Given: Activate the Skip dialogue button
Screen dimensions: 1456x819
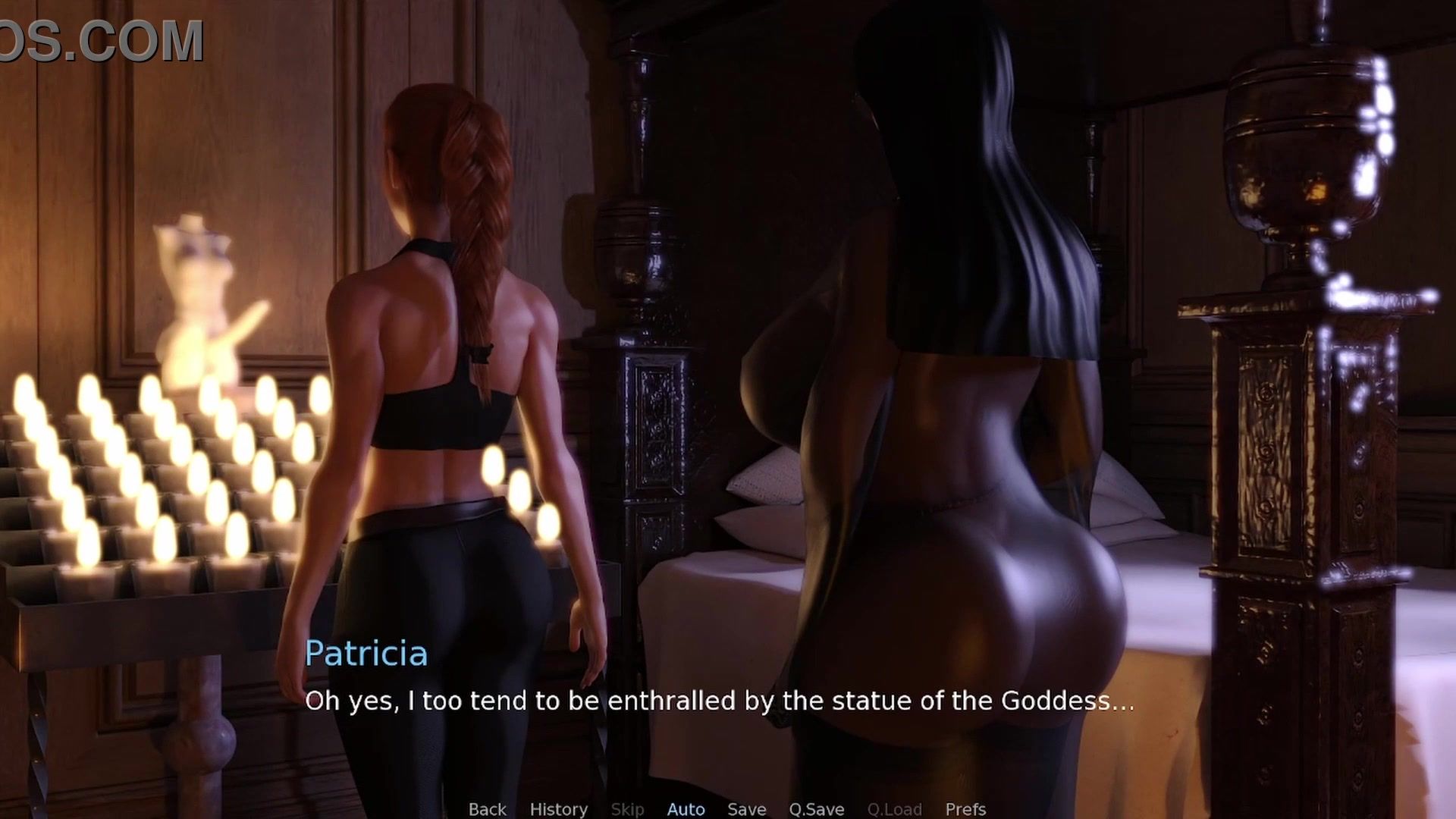Looking at the screenshot, I should coord(627,809).
